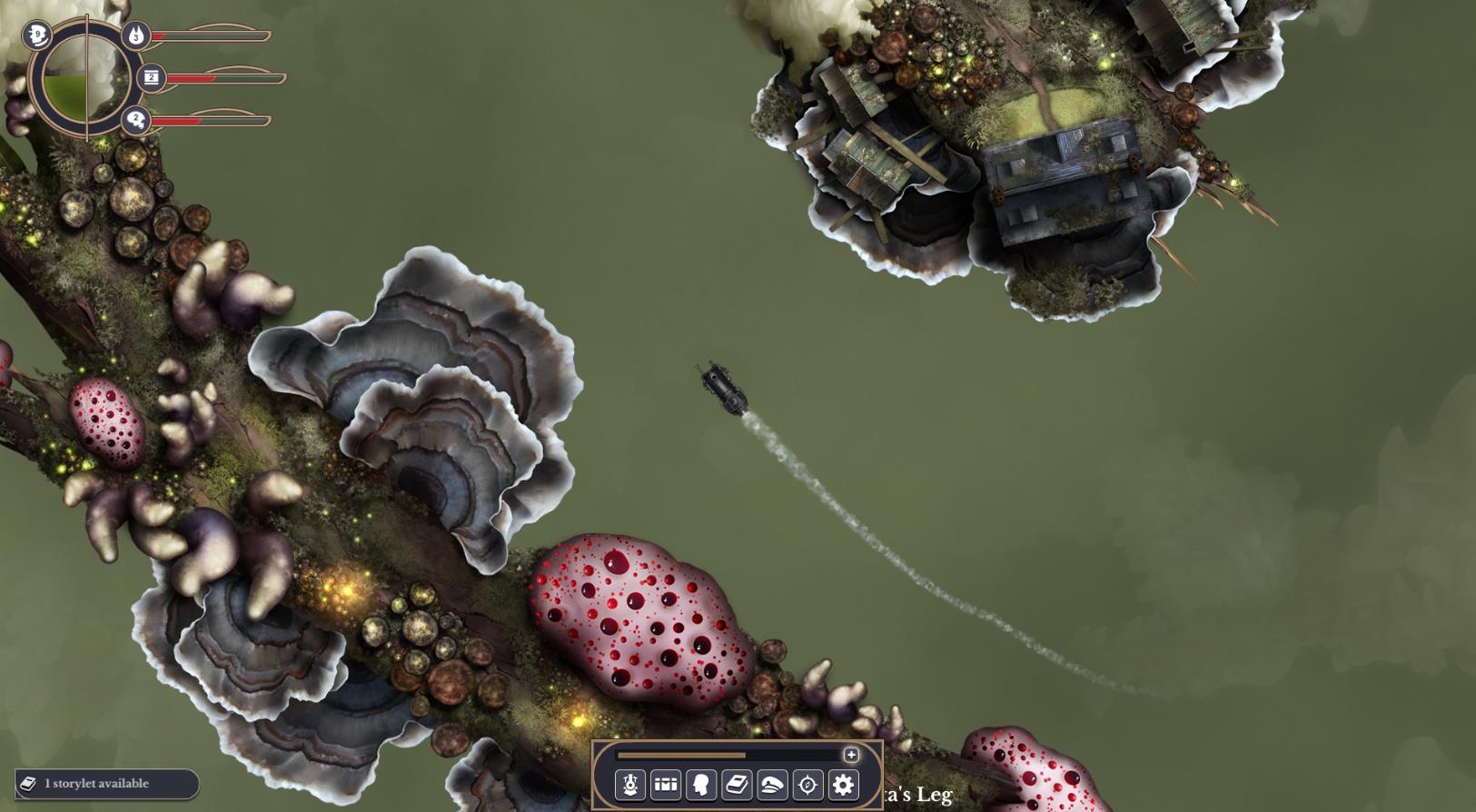Click the fuel flame icon

(135, 35)
